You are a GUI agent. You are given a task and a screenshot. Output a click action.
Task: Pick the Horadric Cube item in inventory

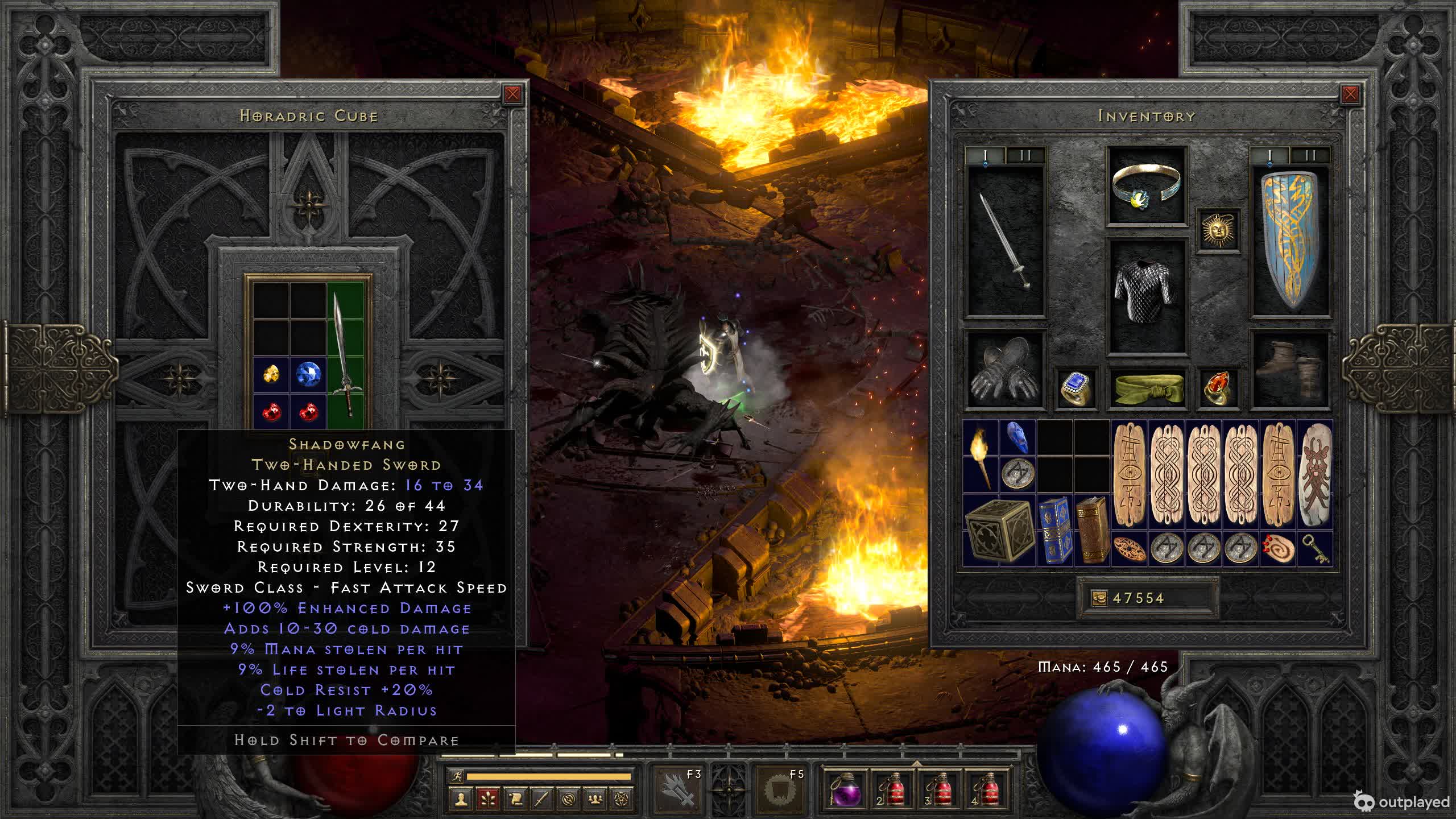pos(999,530)
